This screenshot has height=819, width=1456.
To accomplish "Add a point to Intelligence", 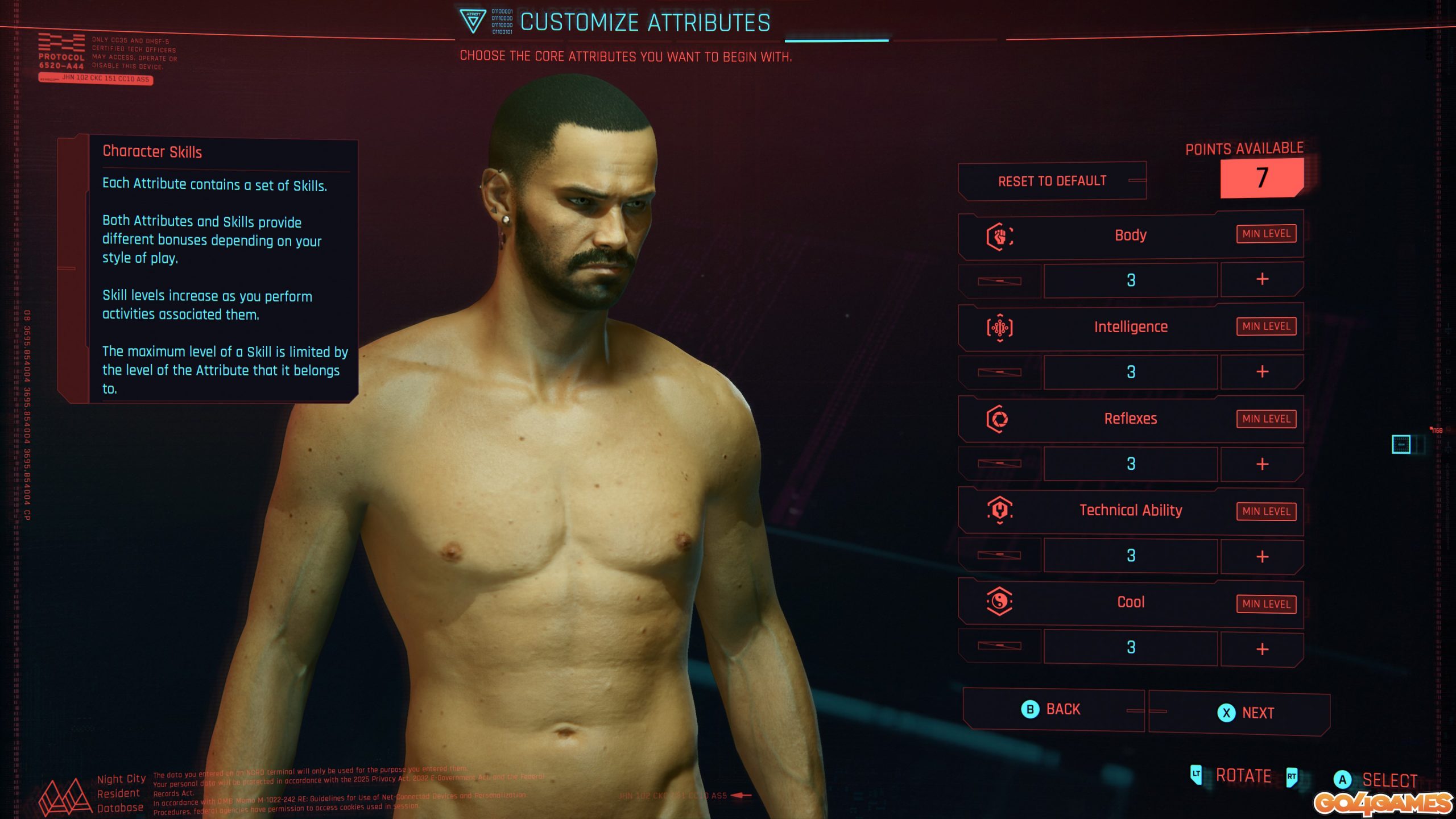I will [1261, 372].
